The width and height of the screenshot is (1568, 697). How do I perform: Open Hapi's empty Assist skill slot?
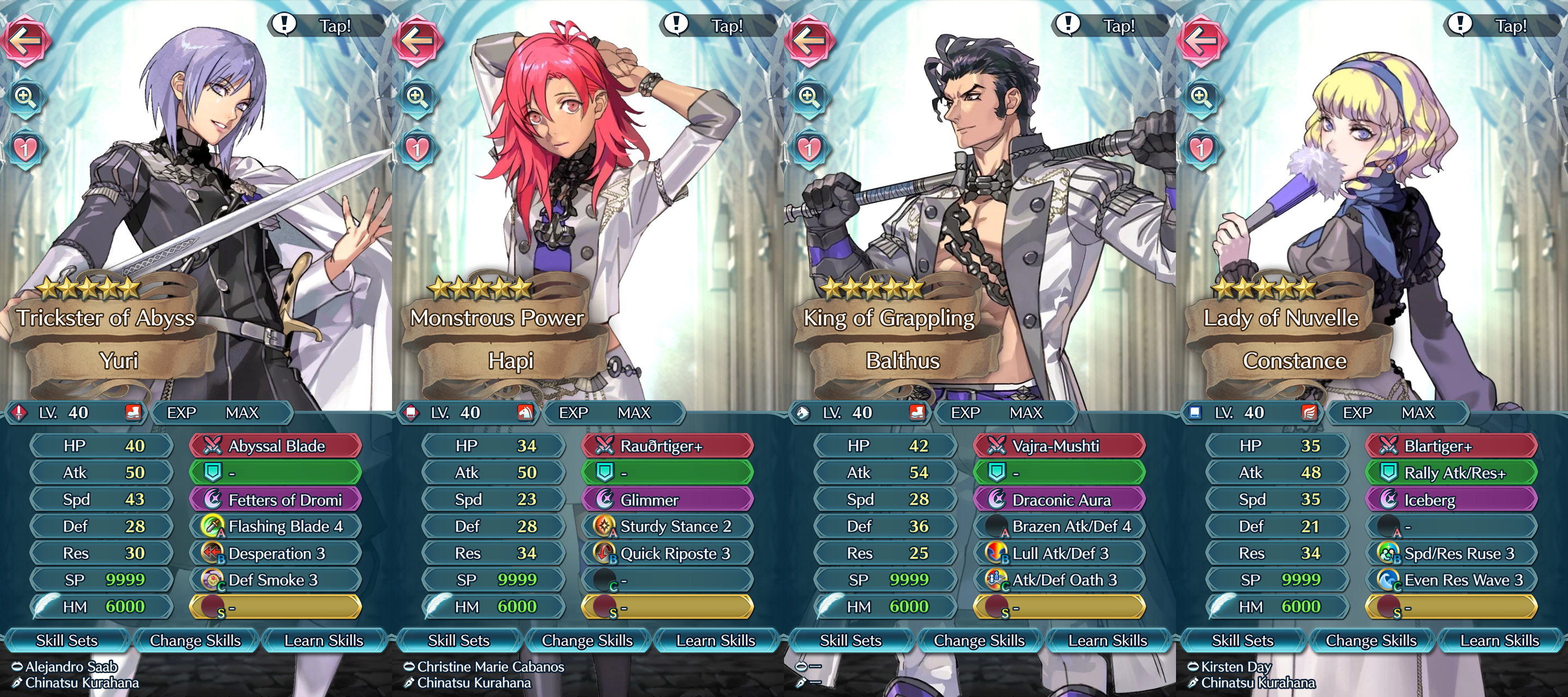[x=666, y=472]
